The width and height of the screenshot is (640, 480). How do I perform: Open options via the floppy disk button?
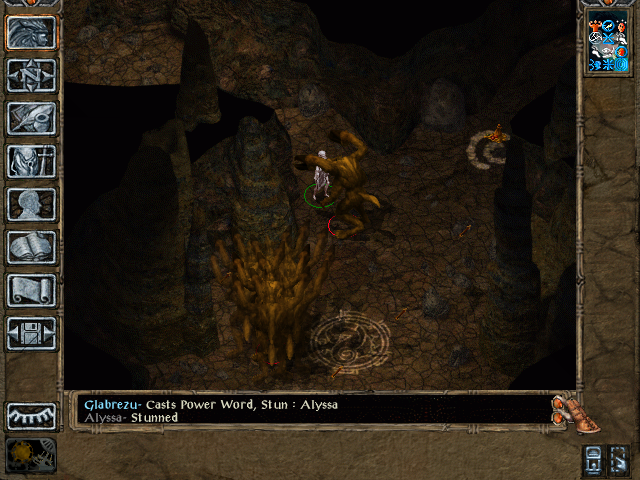tap(31, 333)
